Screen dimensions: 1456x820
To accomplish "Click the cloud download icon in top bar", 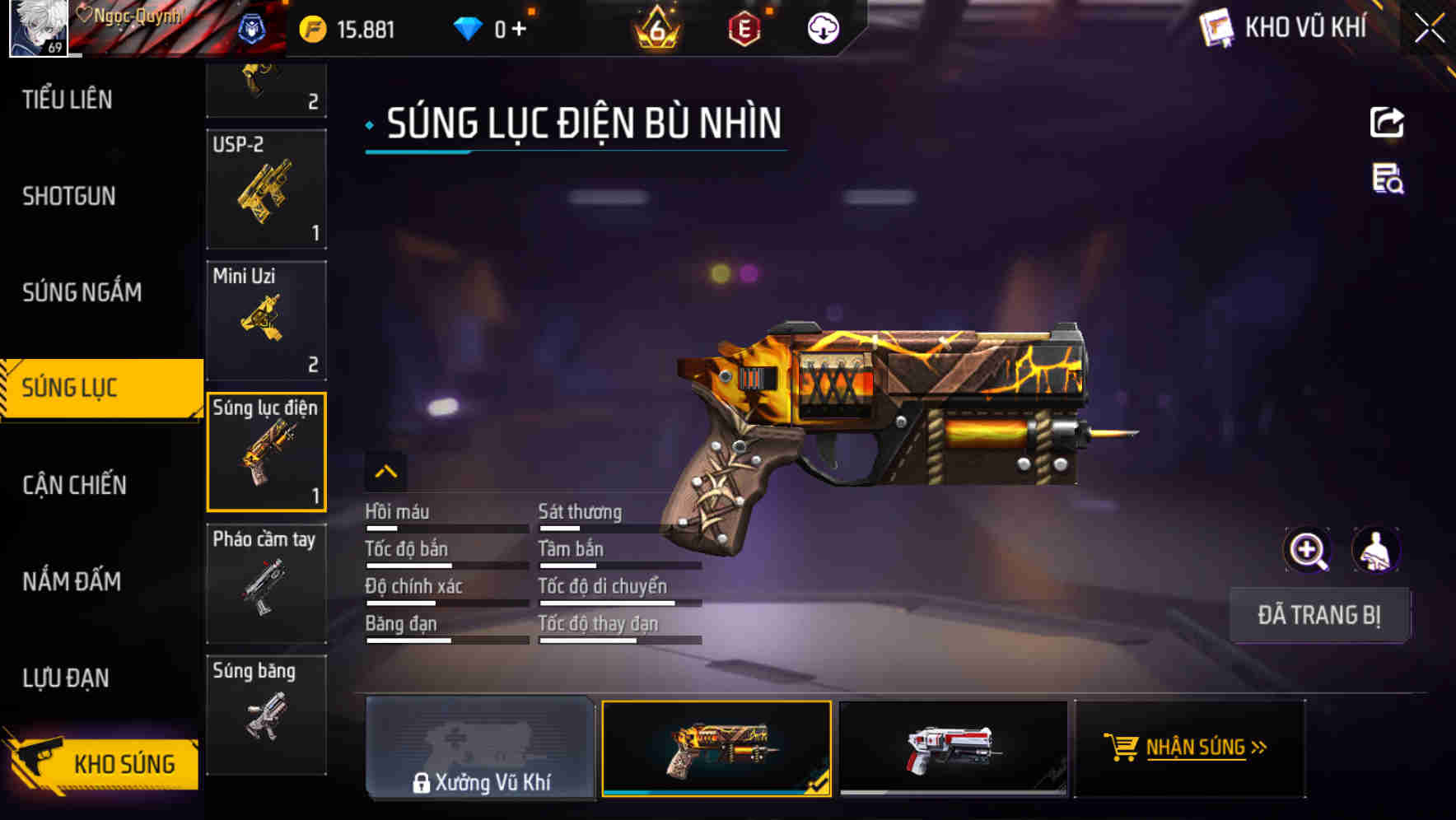I will click(822, 27).
